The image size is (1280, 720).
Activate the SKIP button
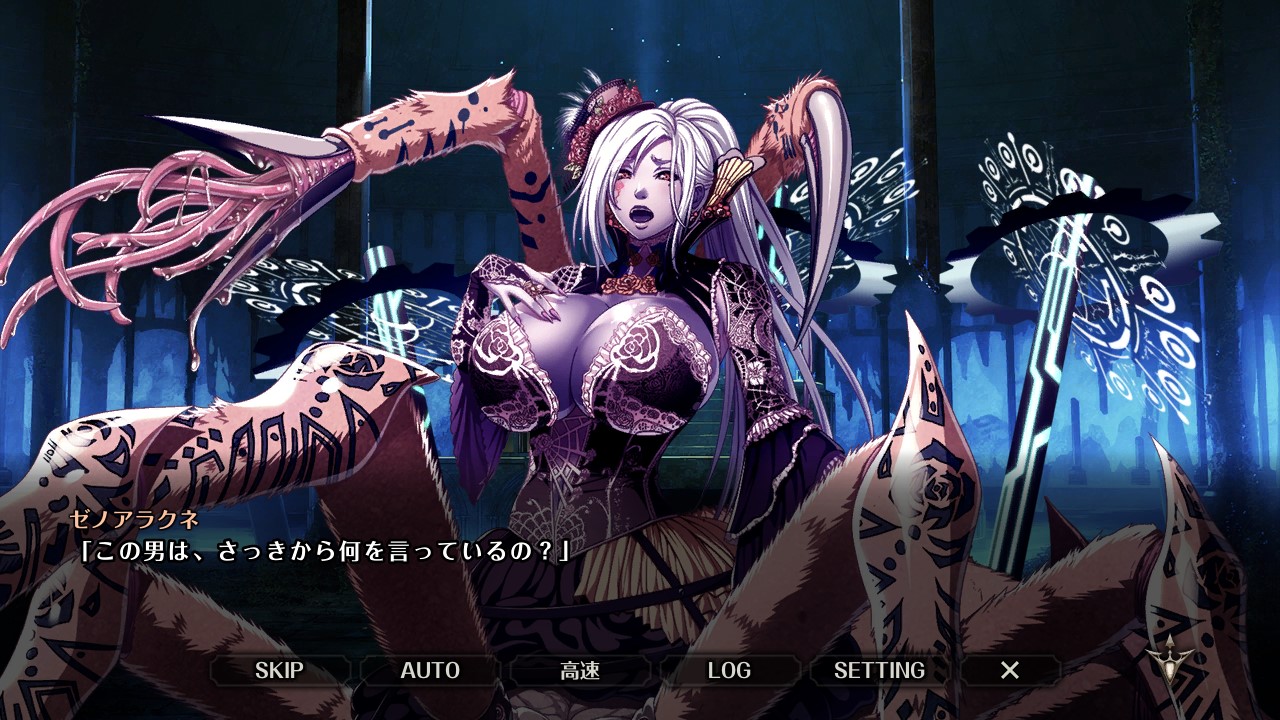[x=279, y=670]
